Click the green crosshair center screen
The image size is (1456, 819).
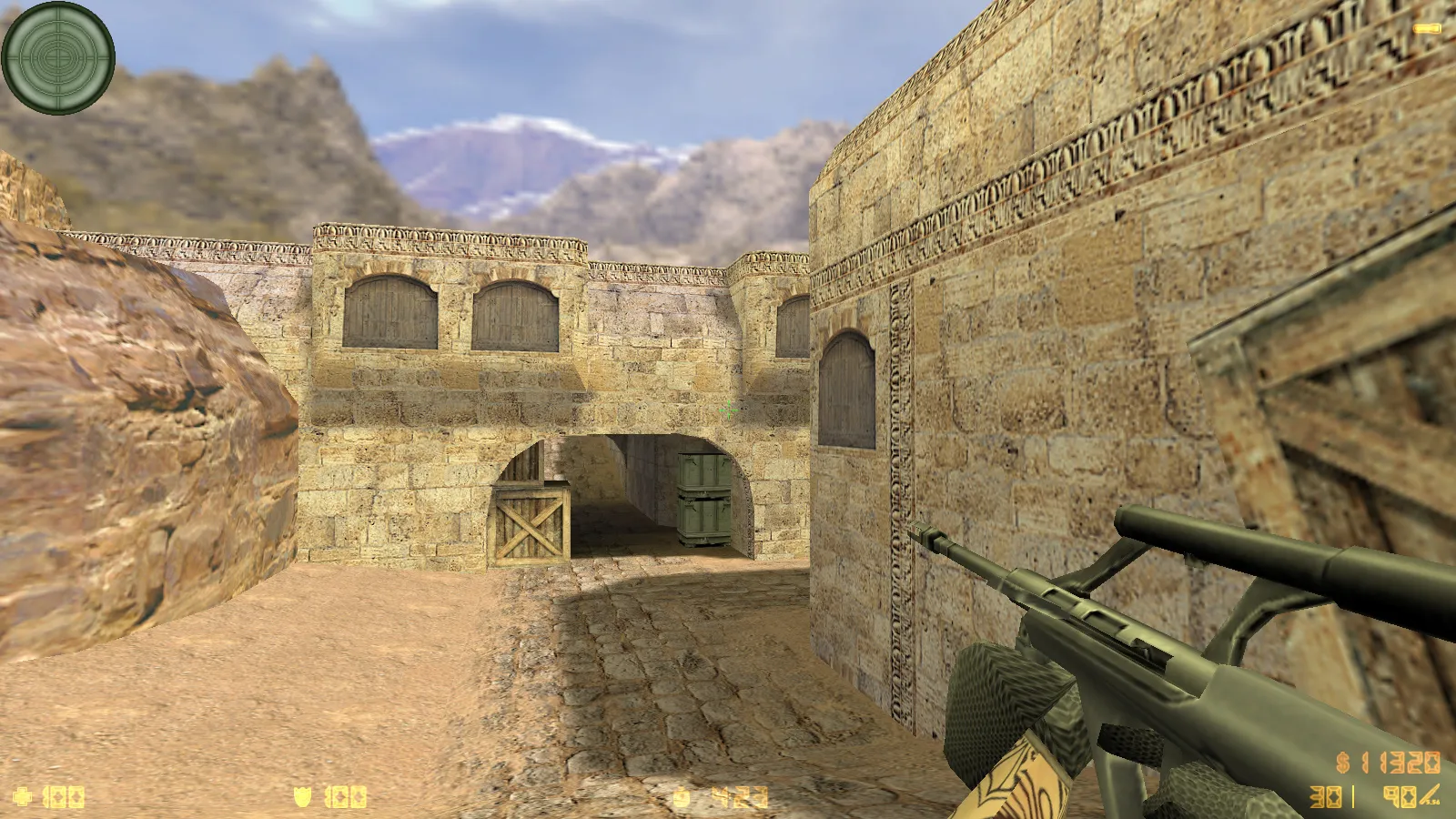(x=728, y=409)
